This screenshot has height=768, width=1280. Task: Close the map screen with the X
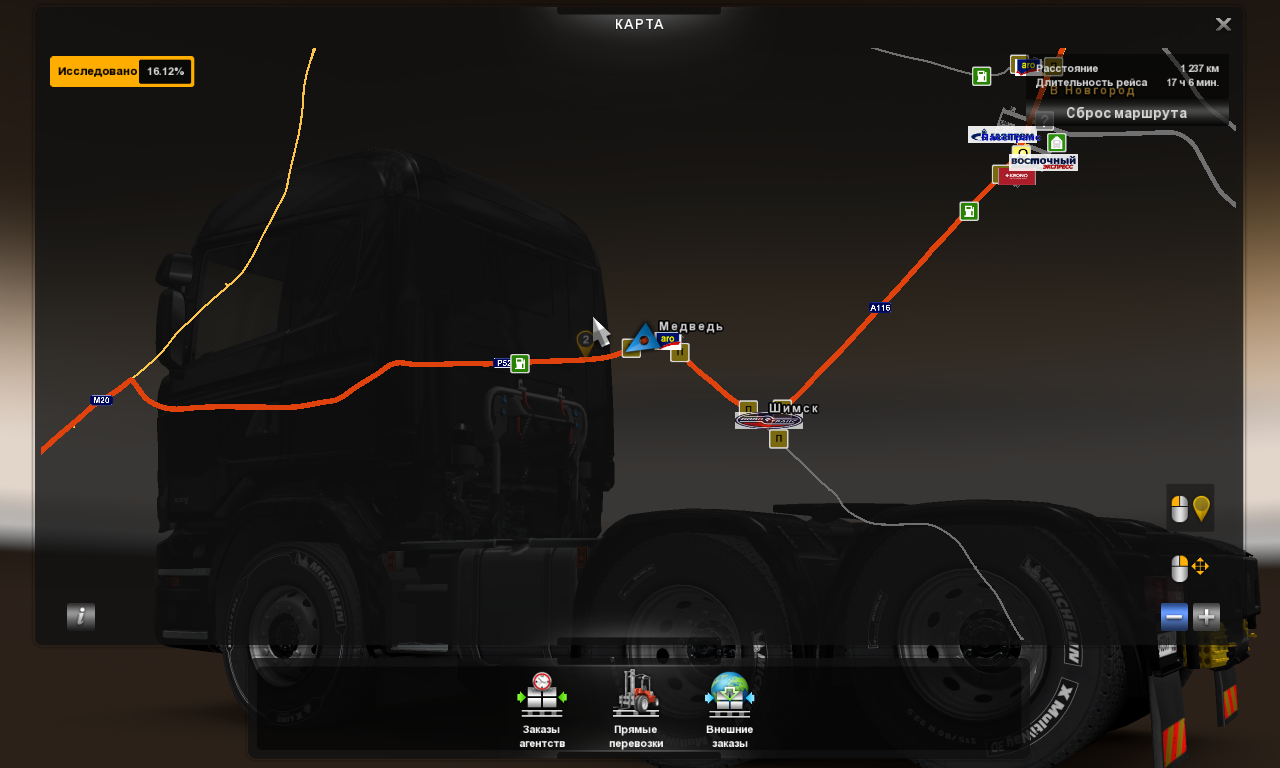tap(1223, 25)
